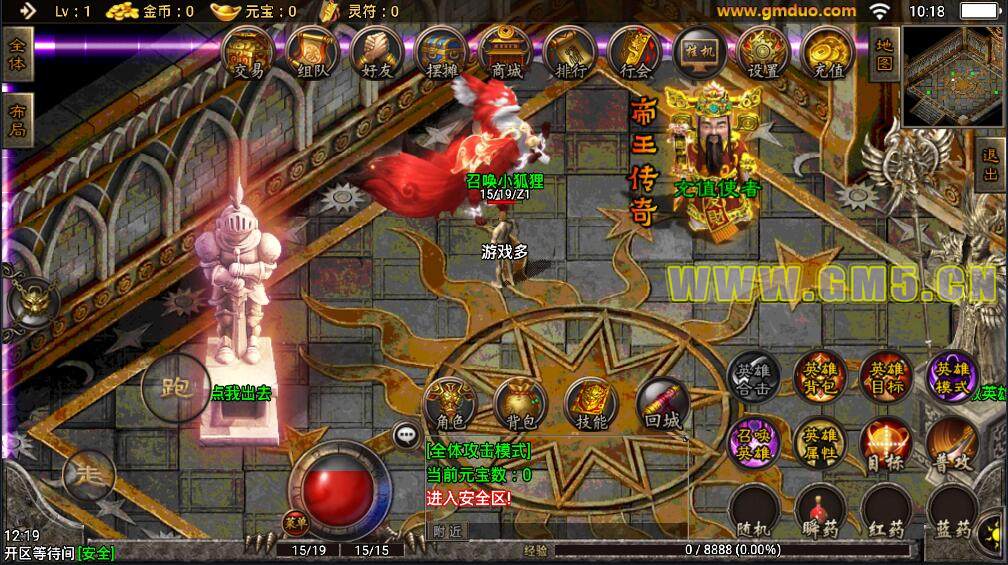Open the dungeon minimap
1008x565 pixels.
coord(952,77)
